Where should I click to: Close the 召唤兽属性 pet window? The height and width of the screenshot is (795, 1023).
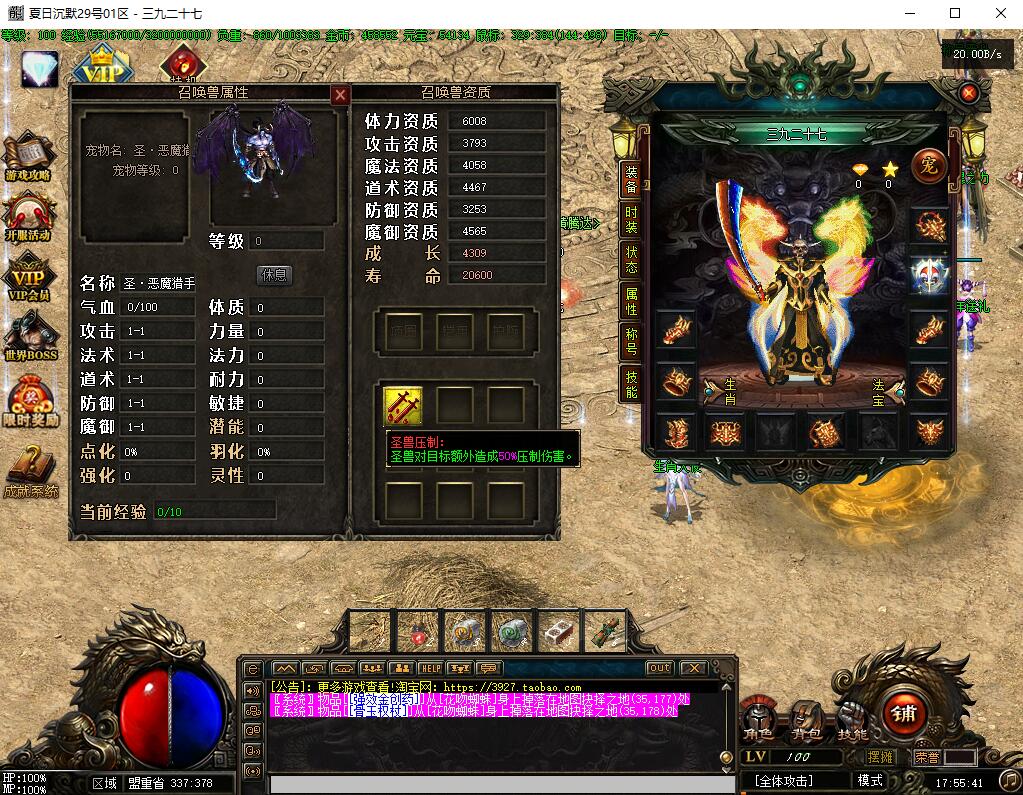[340, 95]
